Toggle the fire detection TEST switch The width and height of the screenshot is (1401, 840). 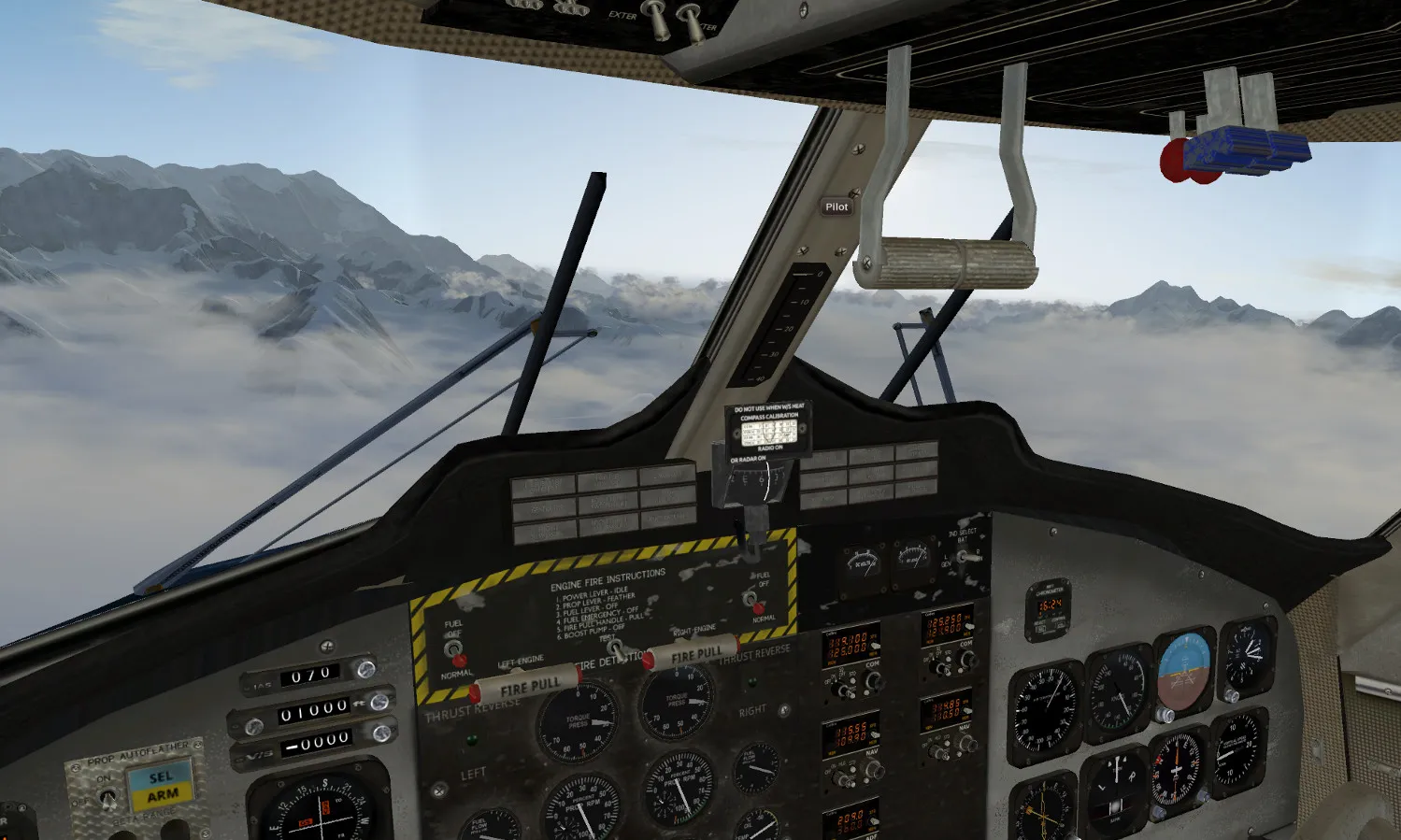[x=614, y=647]
